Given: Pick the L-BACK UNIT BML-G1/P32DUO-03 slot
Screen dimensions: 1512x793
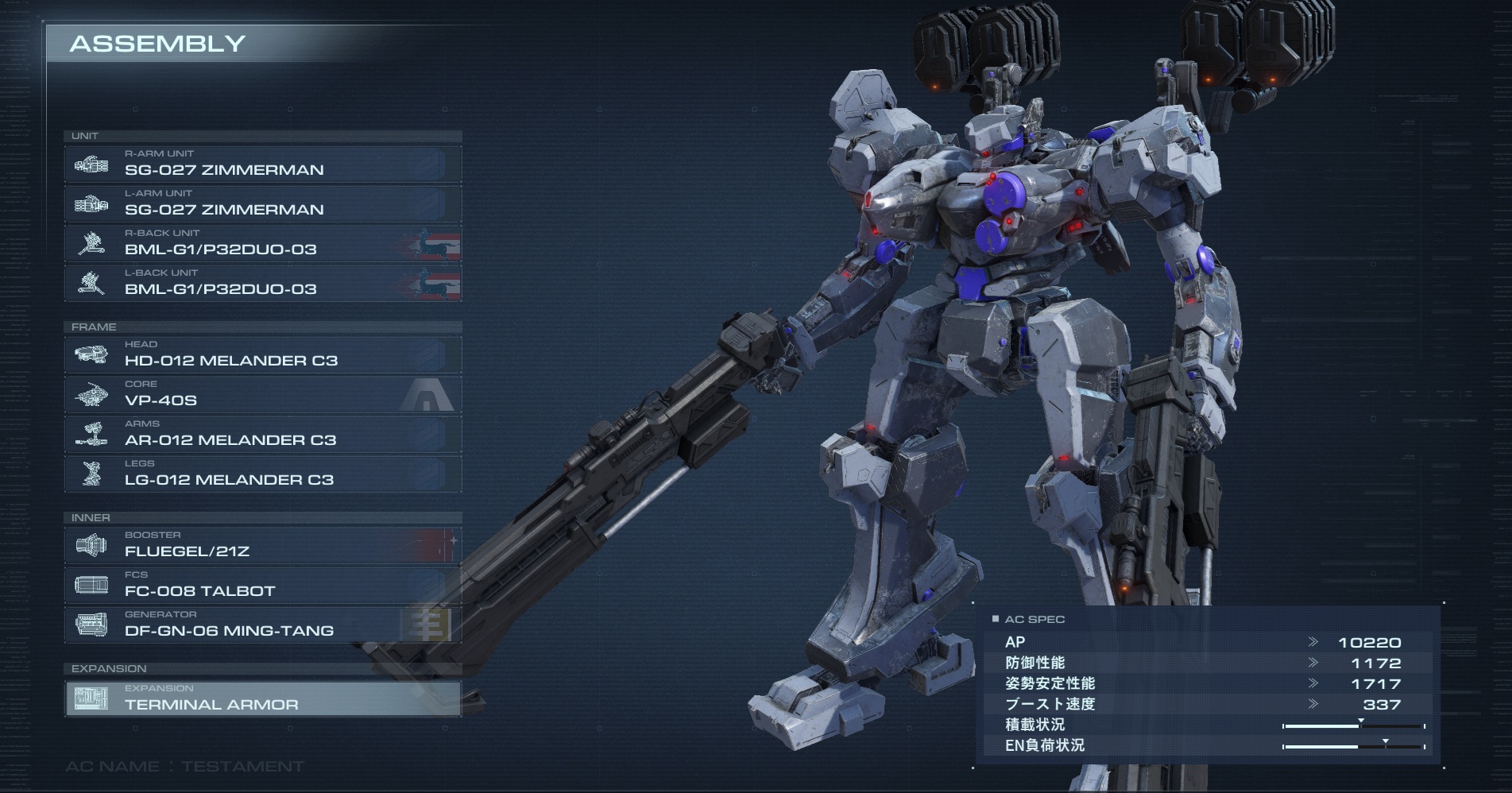Looking at the screenshot, I should (262, 284).
